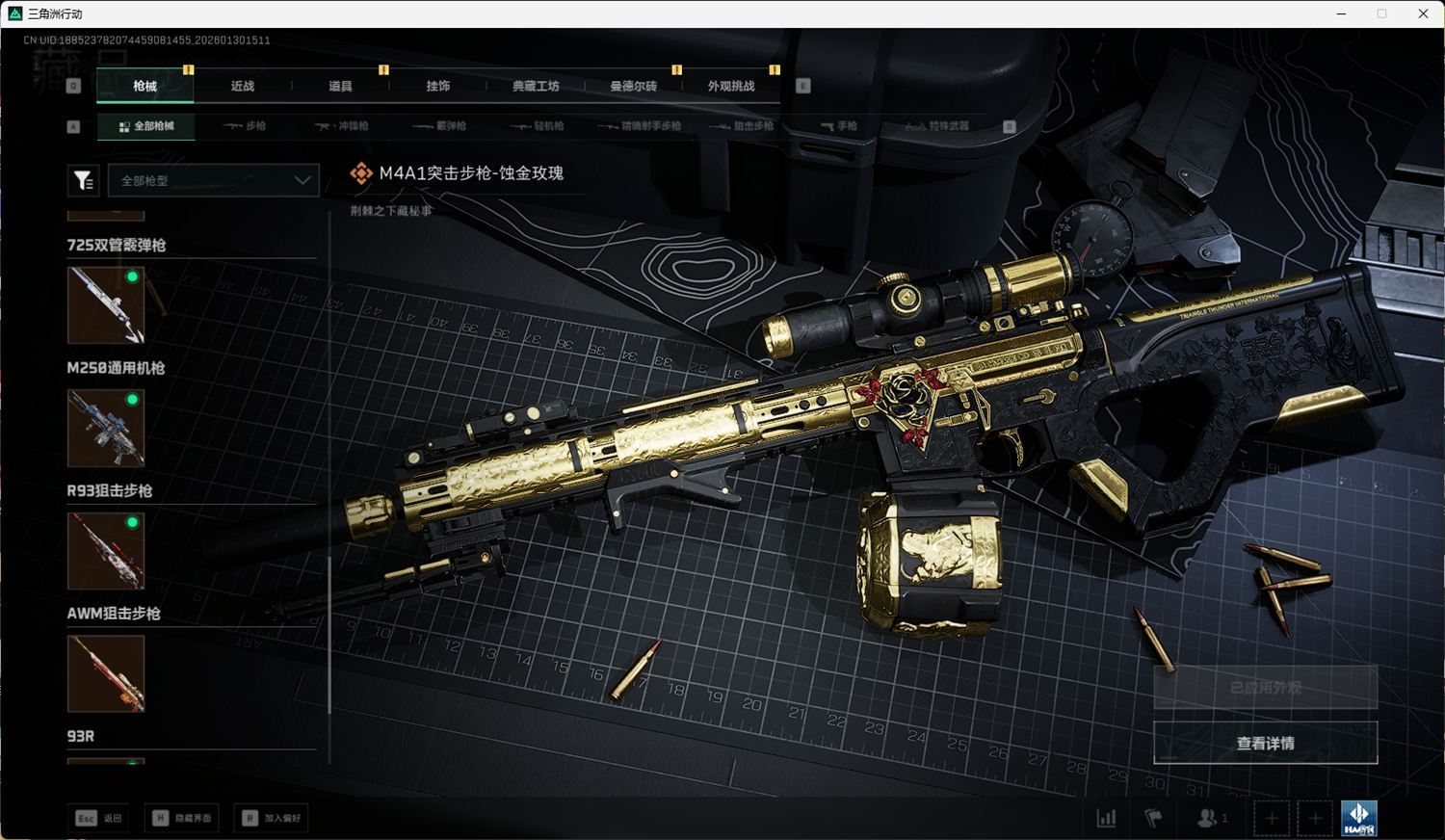This screenshot has height=840, width=1445.
Task: Choose the M250通用机枪 skin thumbnail
Action: [x=106, y=428]
